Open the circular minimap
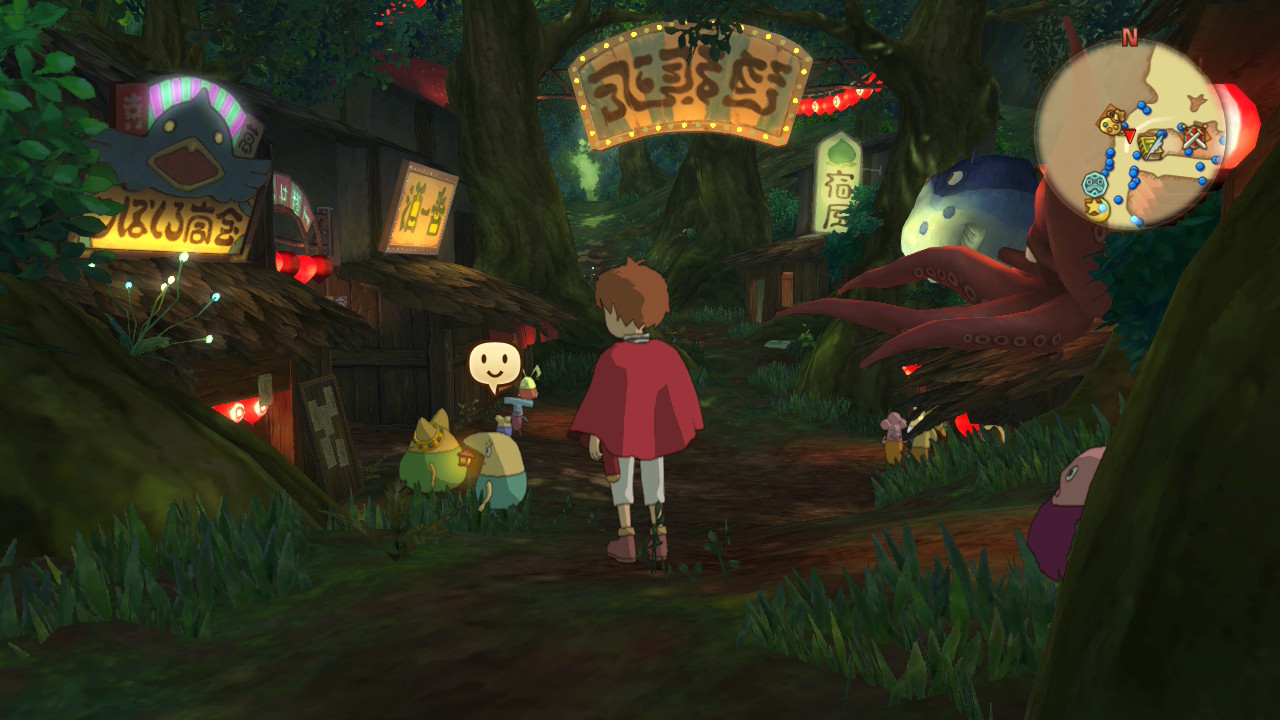 (1131, 134)
